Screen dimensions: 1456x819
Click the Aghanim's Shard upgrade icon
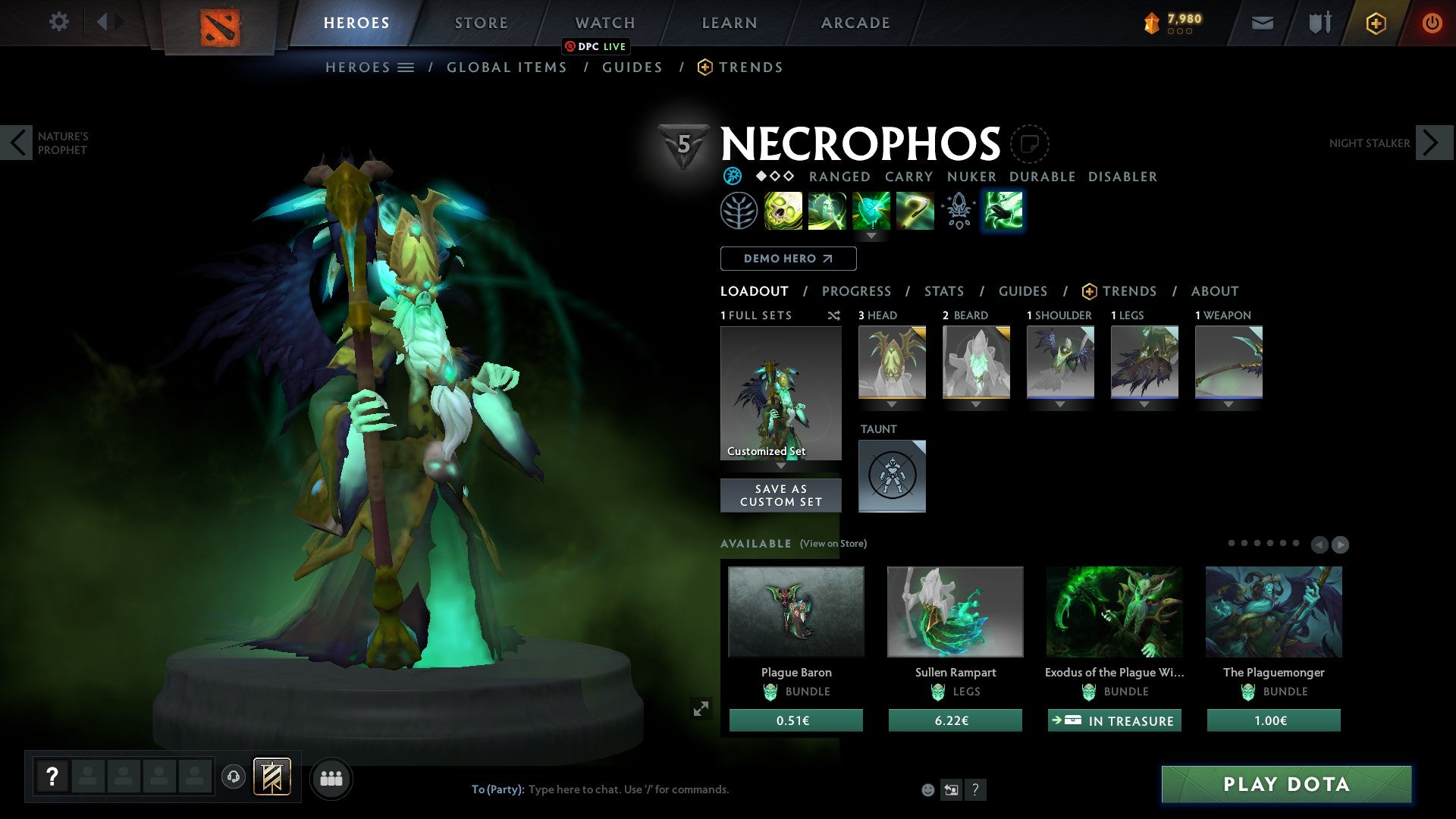[x=958, y=211]
